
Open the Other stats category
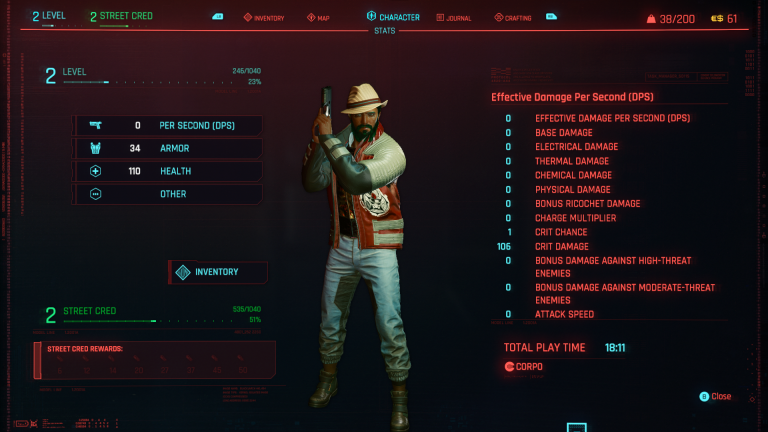click(x=167, y=194)
